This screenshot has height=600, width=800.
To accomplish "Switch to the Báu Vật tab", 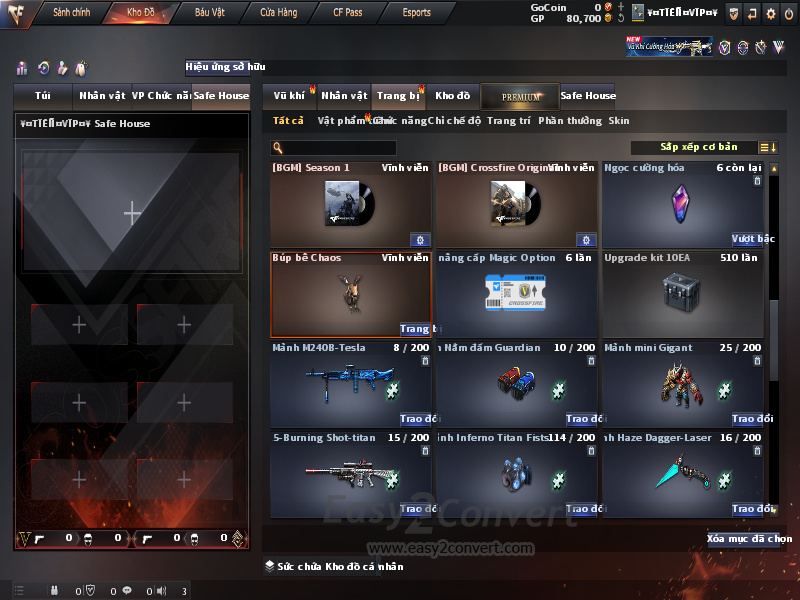I will (209, 13).
